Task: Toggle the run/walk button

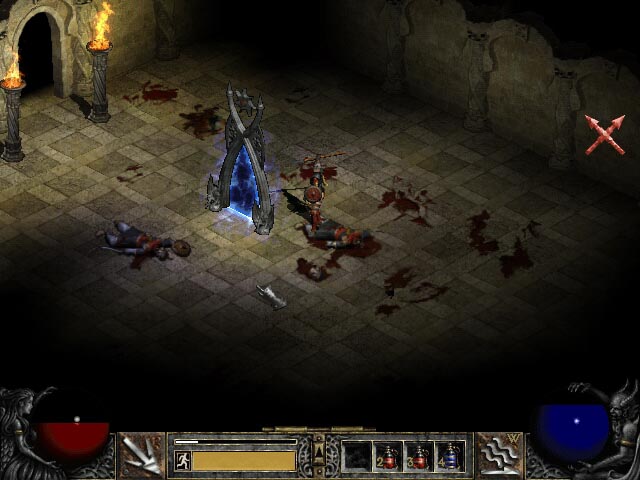Action: (183, 460)
